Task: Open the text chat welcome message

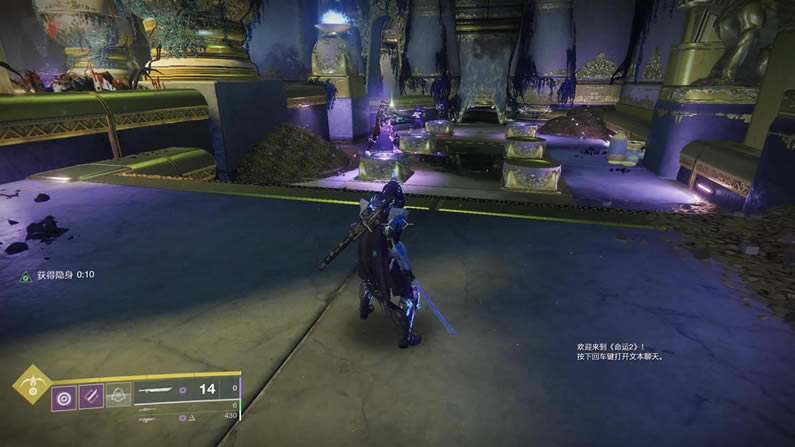Action: click(x=620, y=350)
